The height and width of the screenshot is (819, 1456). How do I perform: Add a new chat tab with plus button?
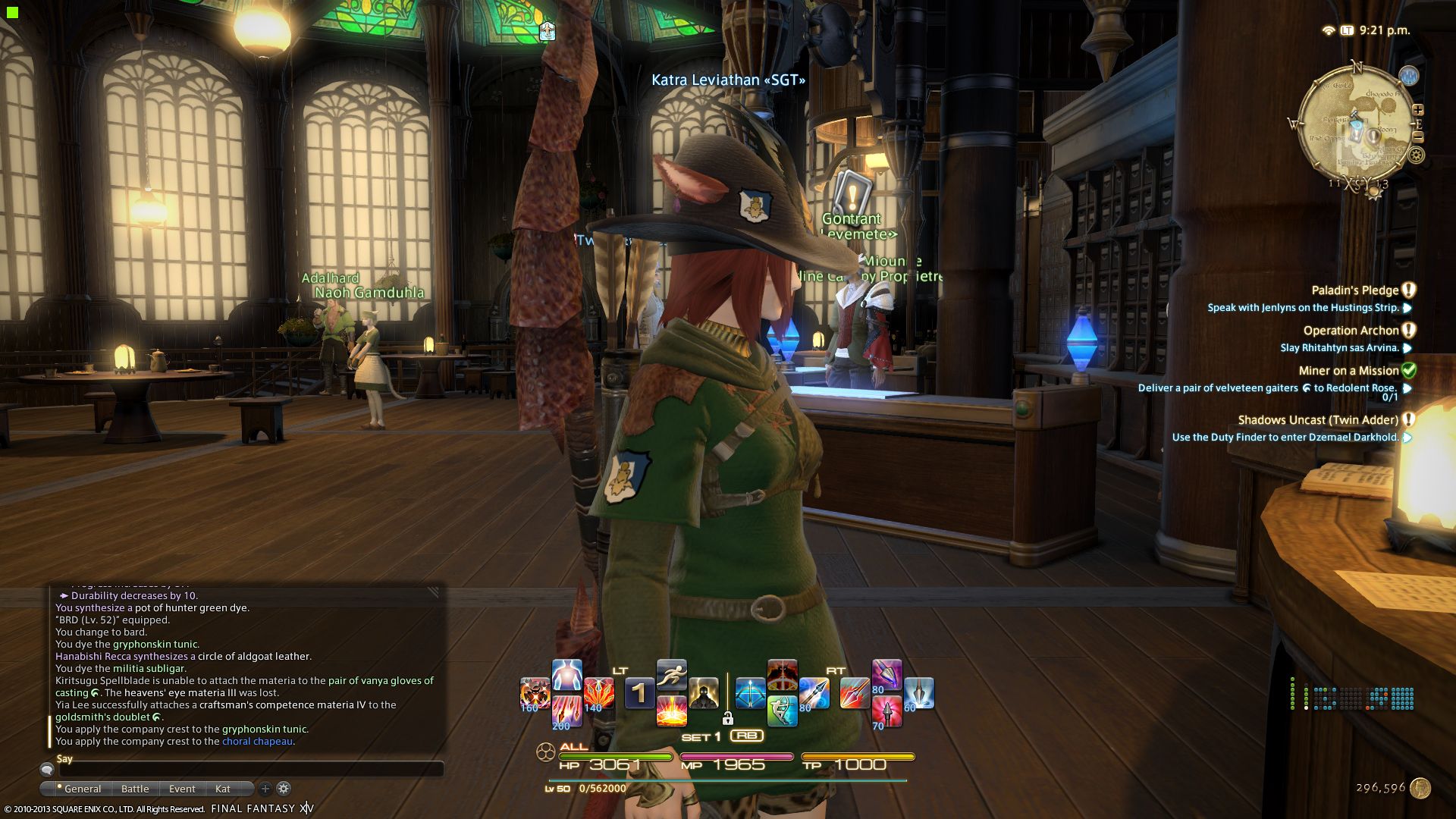click(x=265, y=789)
